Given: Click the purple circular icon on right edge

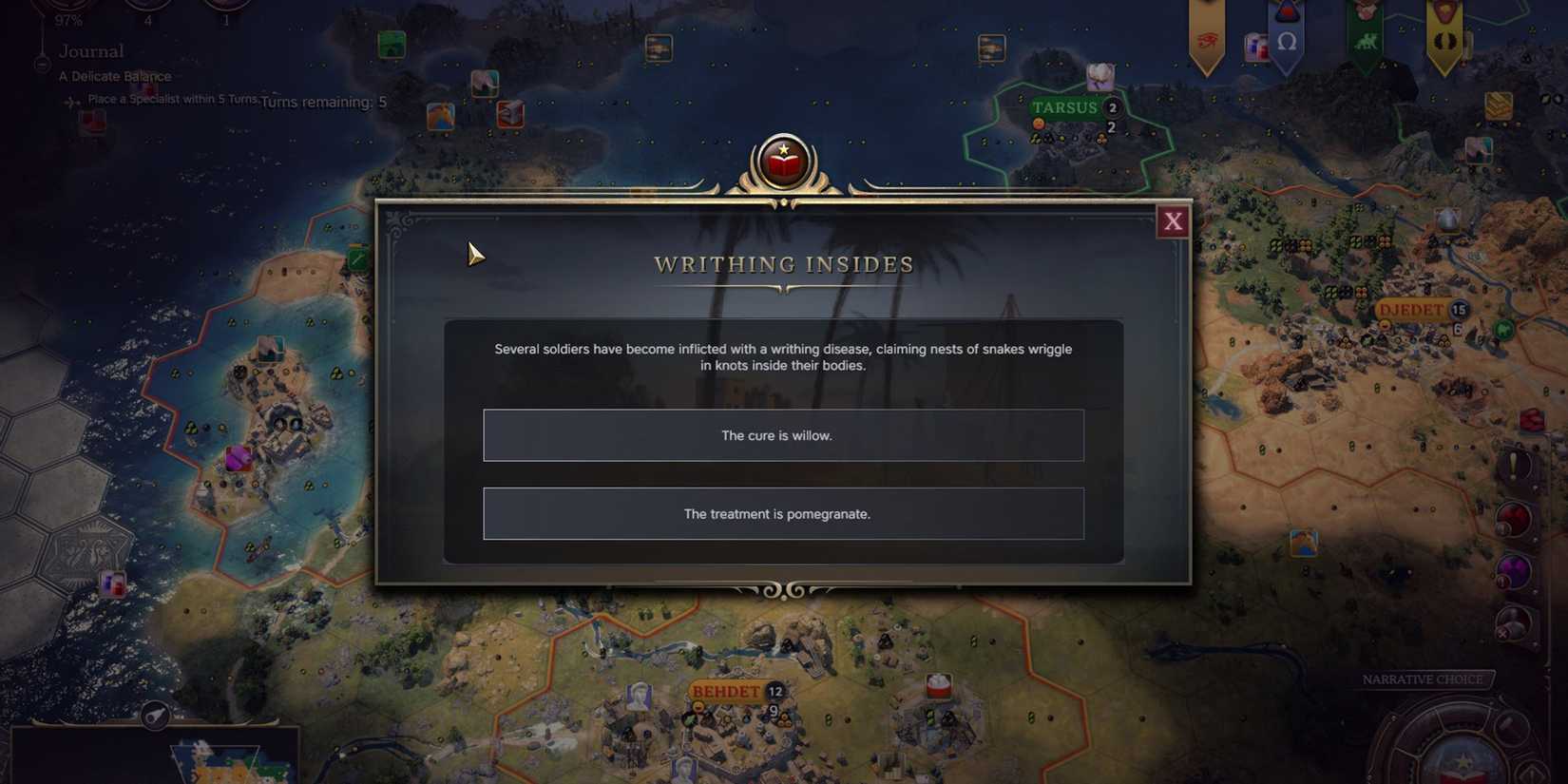Looking at the screenshot, I should pyautogui.click(x=1514, y=568).
